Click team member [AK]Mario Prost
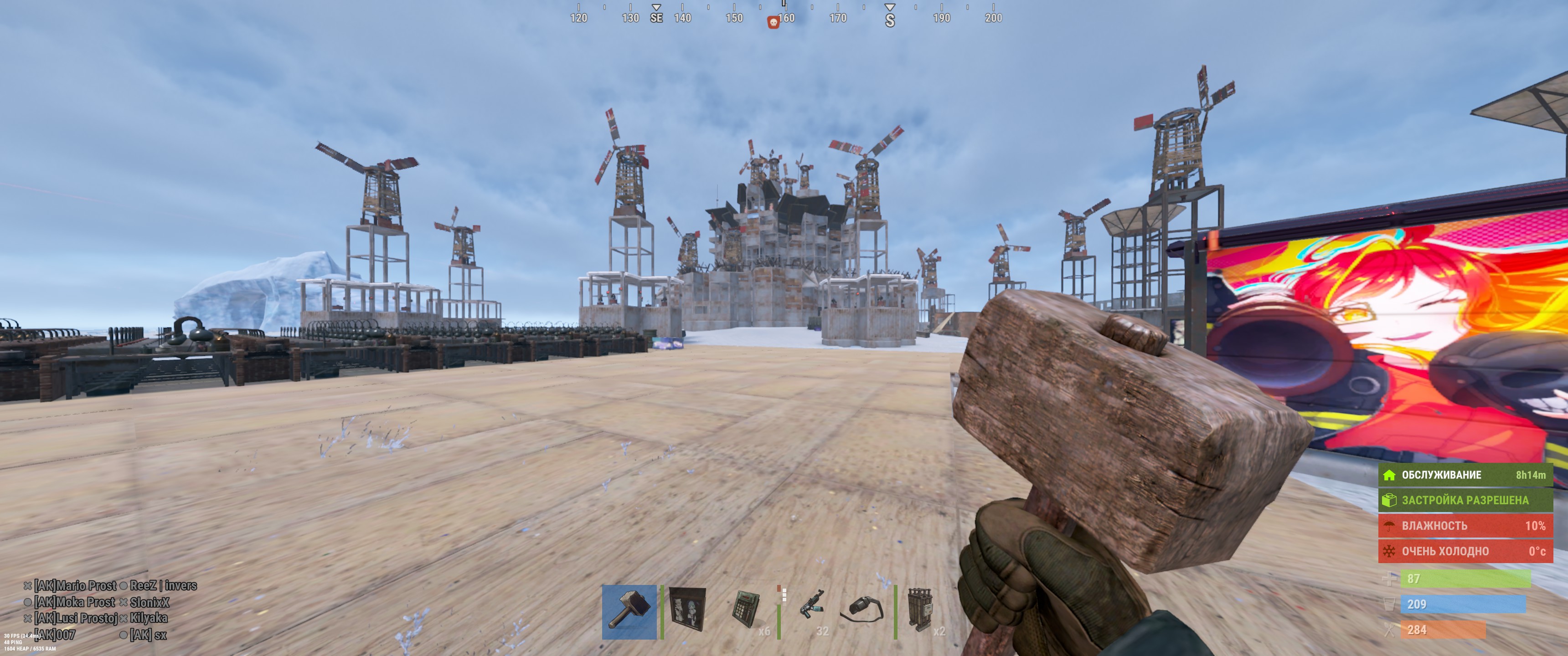Image resolution: width=1568 pixels, height=656 pixels. click(x=75, y=585)
